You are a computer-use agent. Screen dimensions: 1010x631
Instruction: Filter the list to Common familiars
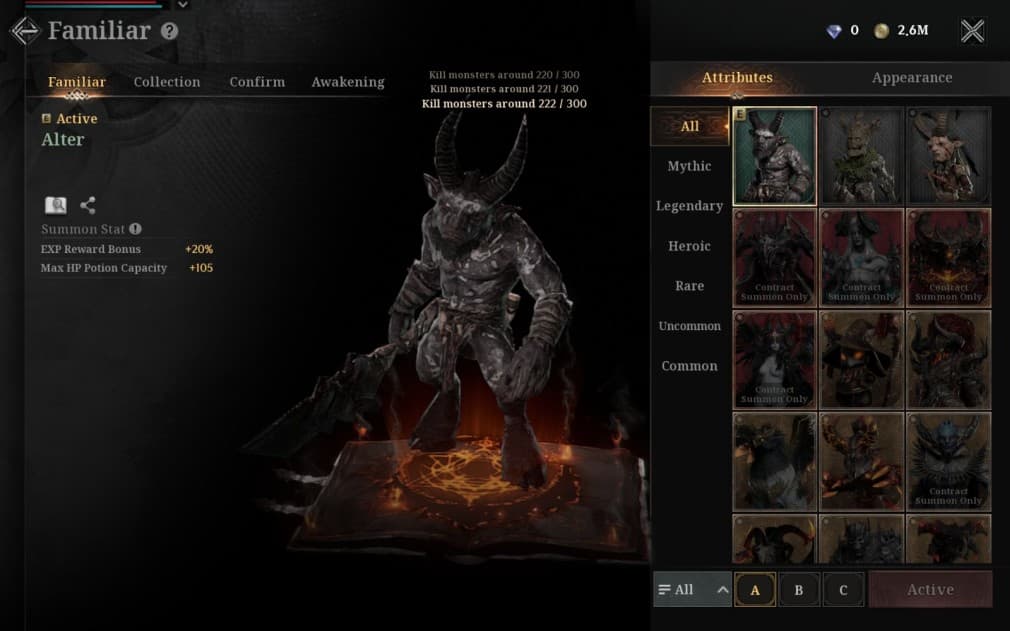(x=689, y=366)
